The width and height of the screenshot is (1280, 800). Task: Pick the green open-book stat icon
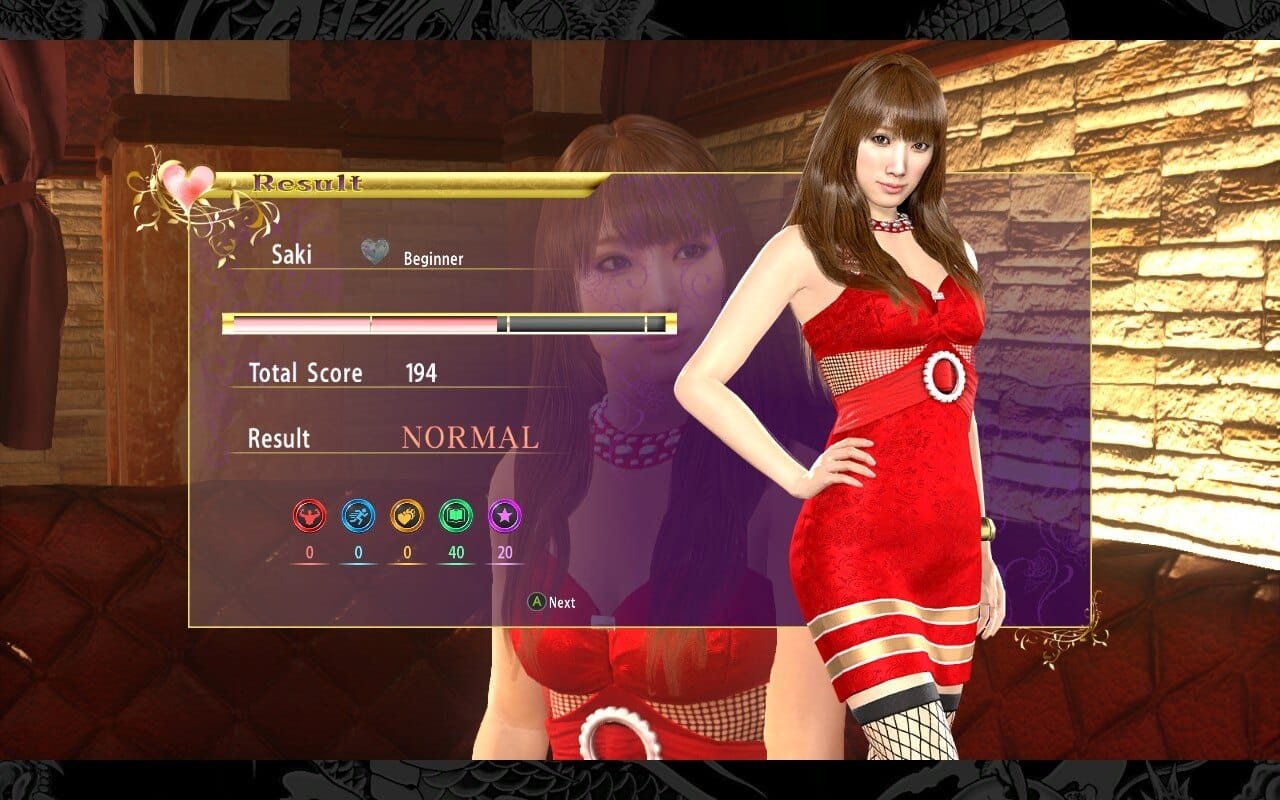[456, 516]
